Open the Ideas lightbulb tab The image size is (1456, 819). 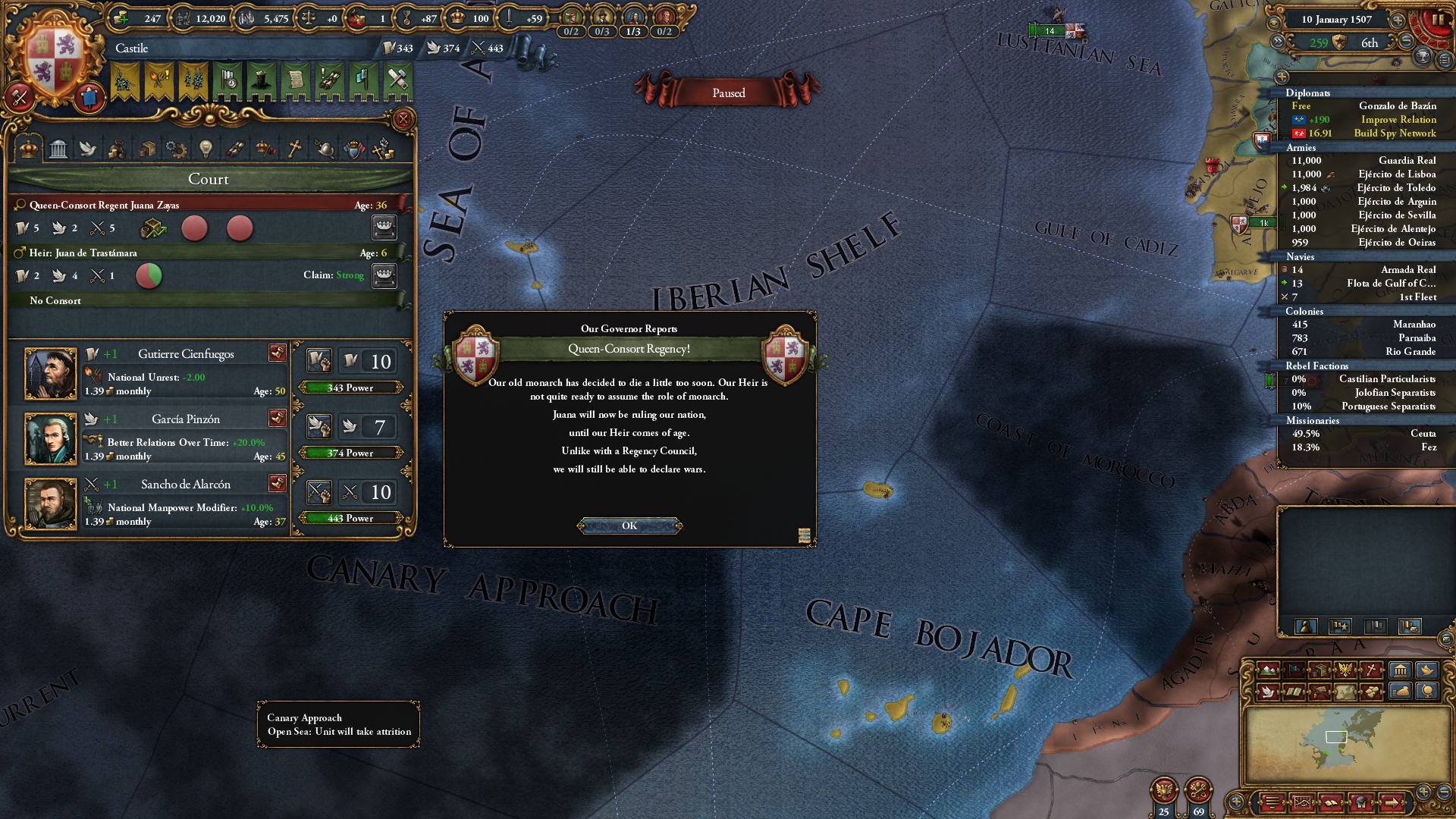click(206, 149)
